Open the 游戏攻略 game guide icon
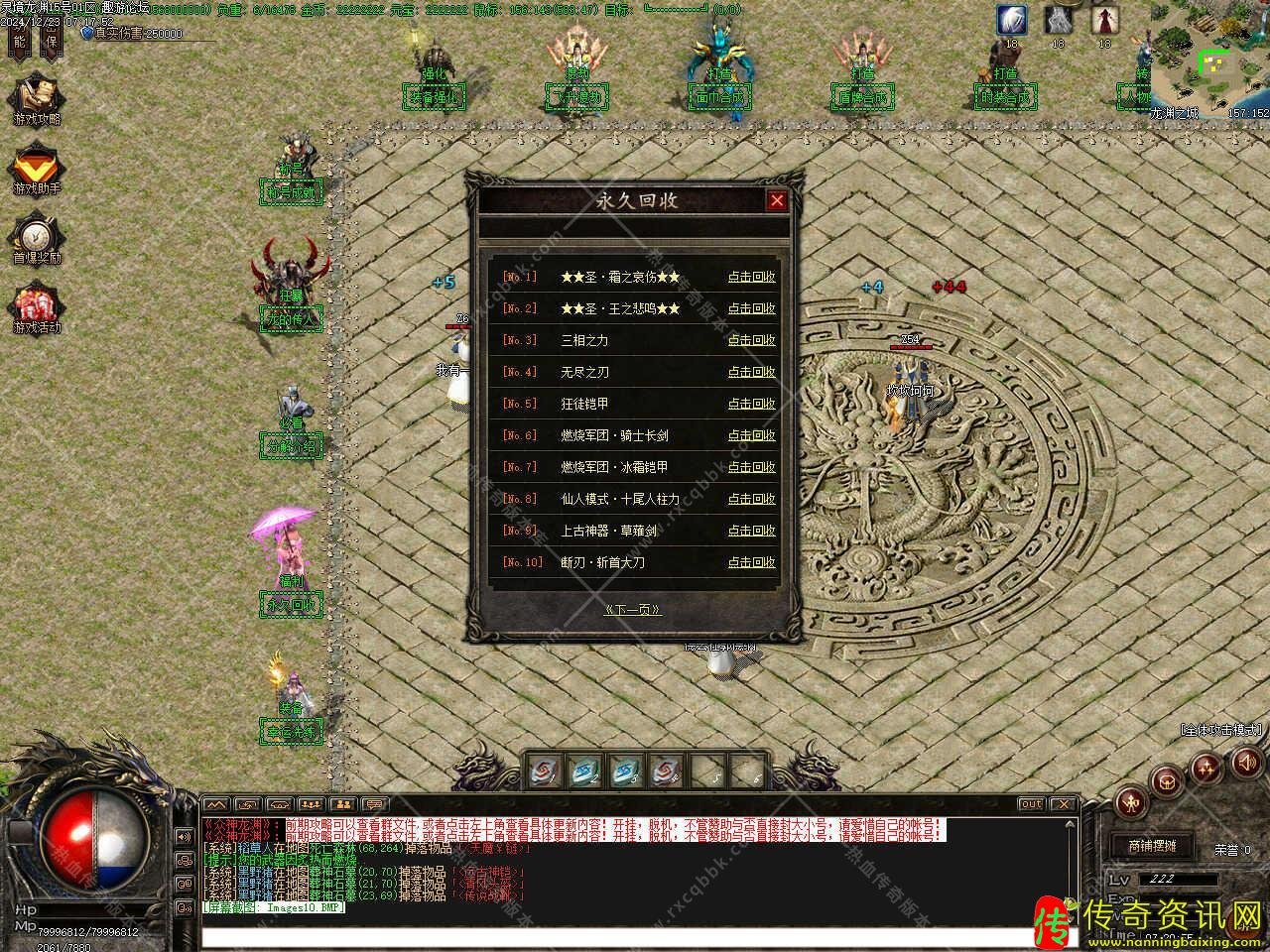This screenshot has height=952, width=1270. (37, 99)
